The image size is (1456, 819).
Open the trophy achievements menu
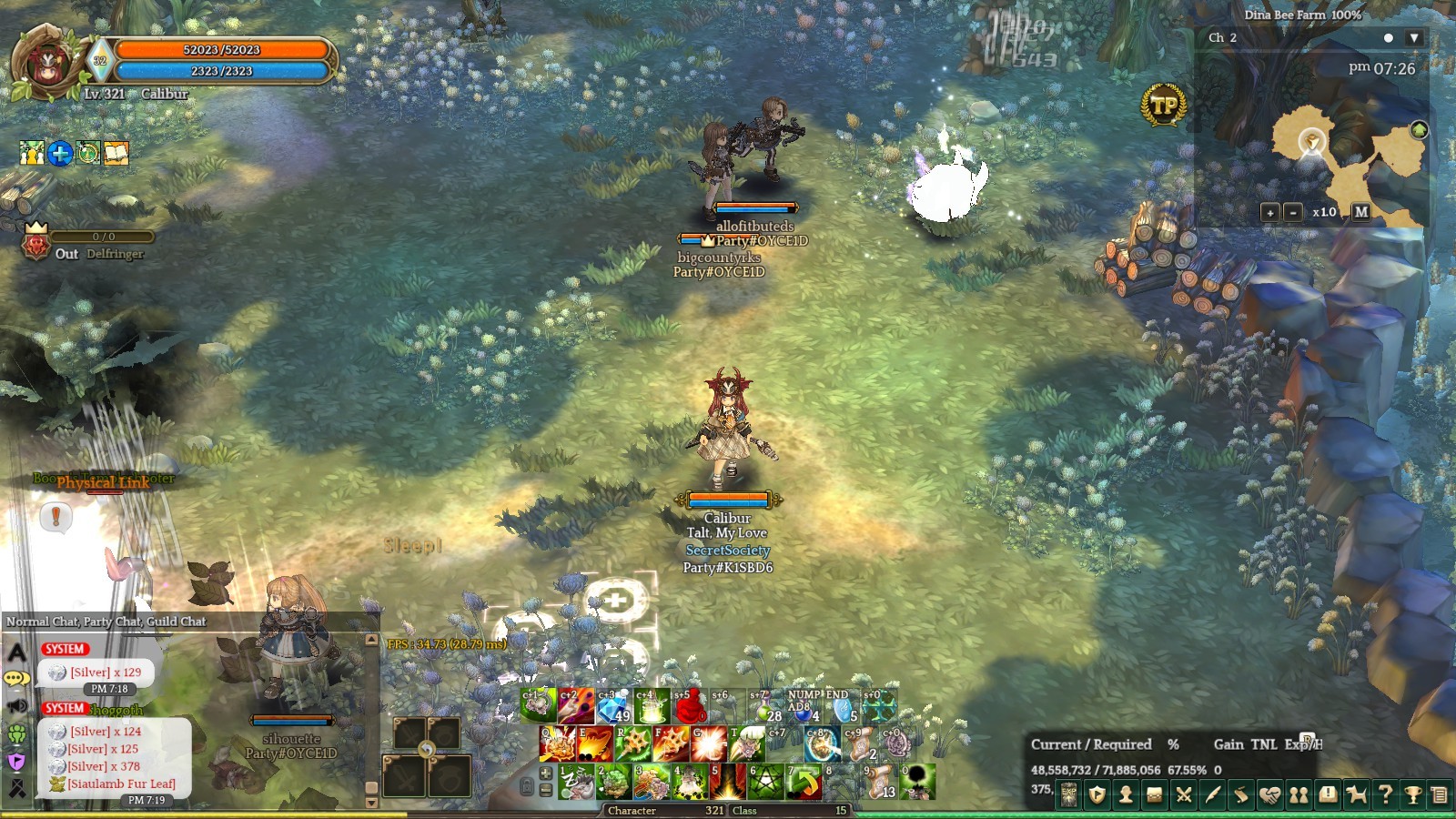(x=1413, y=795)
